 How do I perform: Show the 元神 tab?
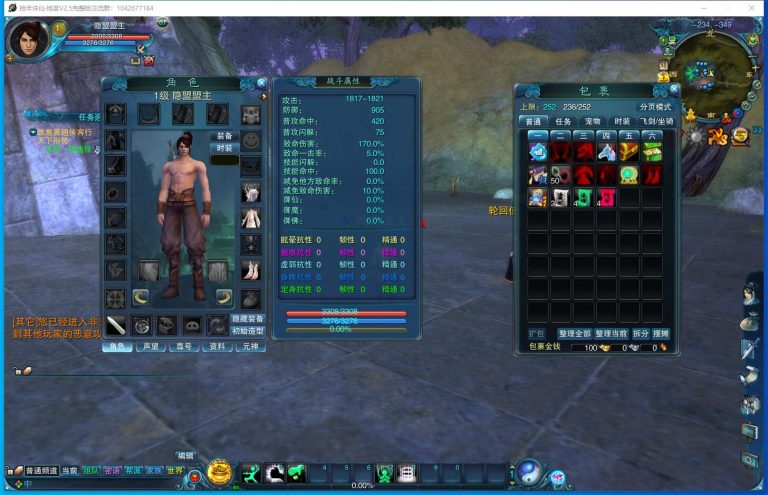click(x=249, y=347)
